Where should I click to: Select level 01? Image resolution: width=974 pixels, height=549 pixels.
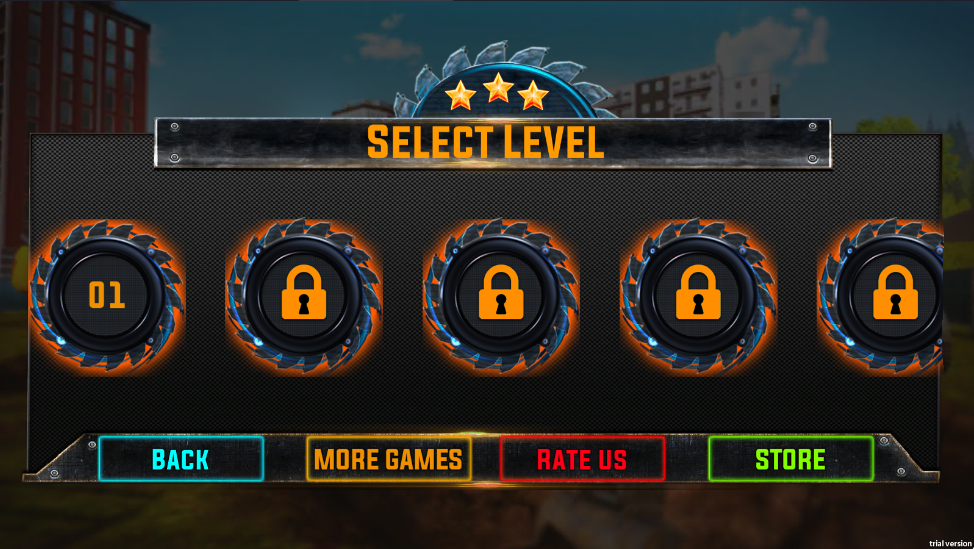(106, 296)
